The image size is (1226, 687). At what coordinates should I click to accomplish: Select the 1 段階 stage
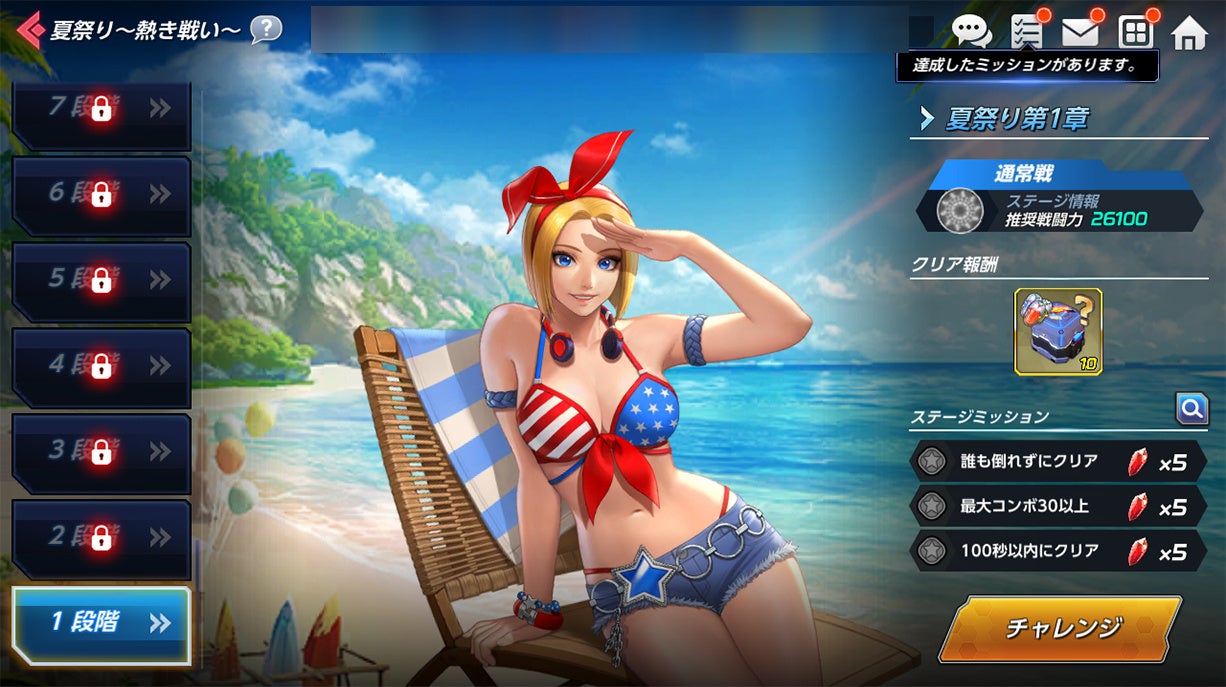coord(101,624)
